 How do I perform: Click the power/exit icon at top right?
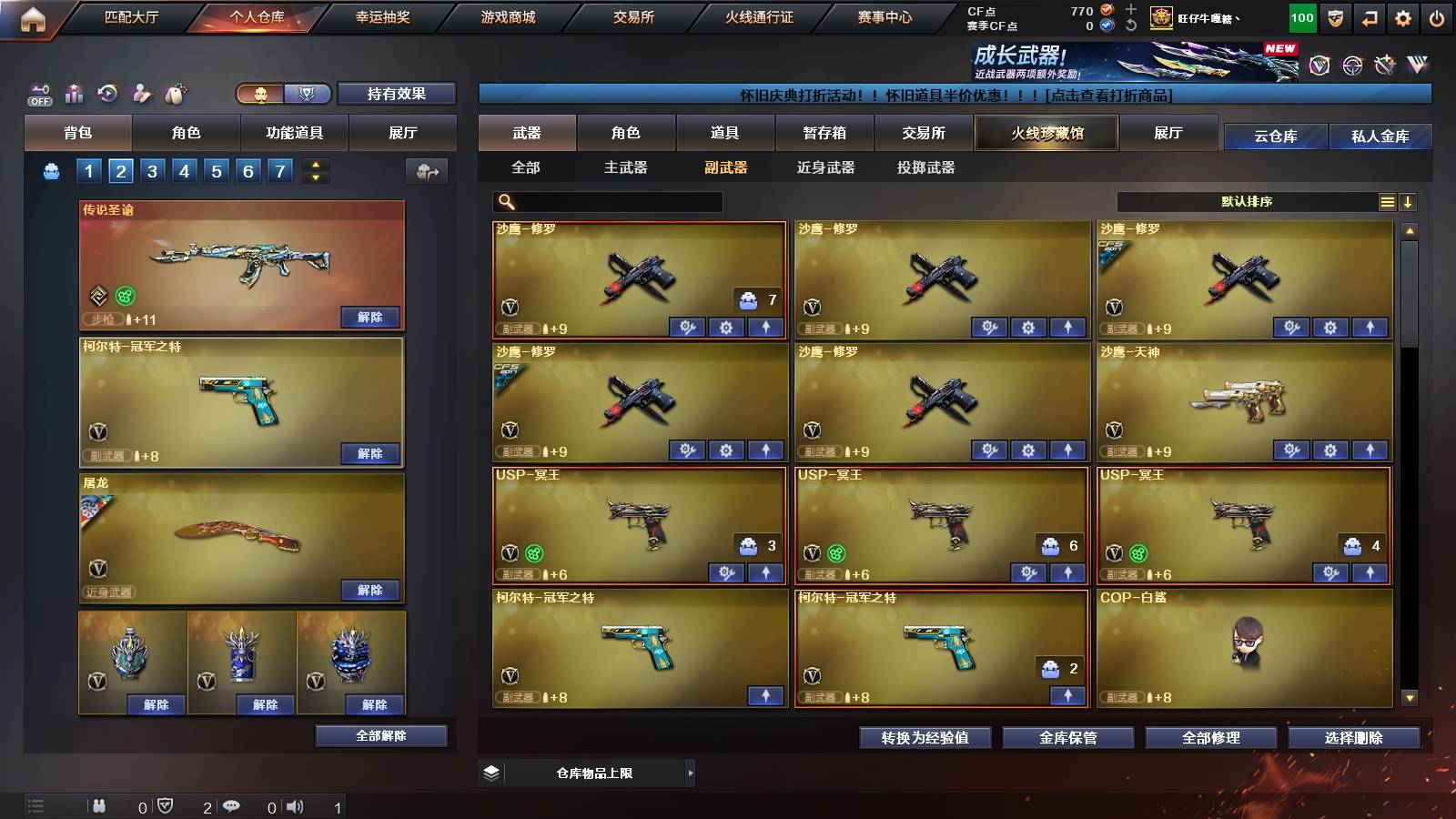point(1438,16)
